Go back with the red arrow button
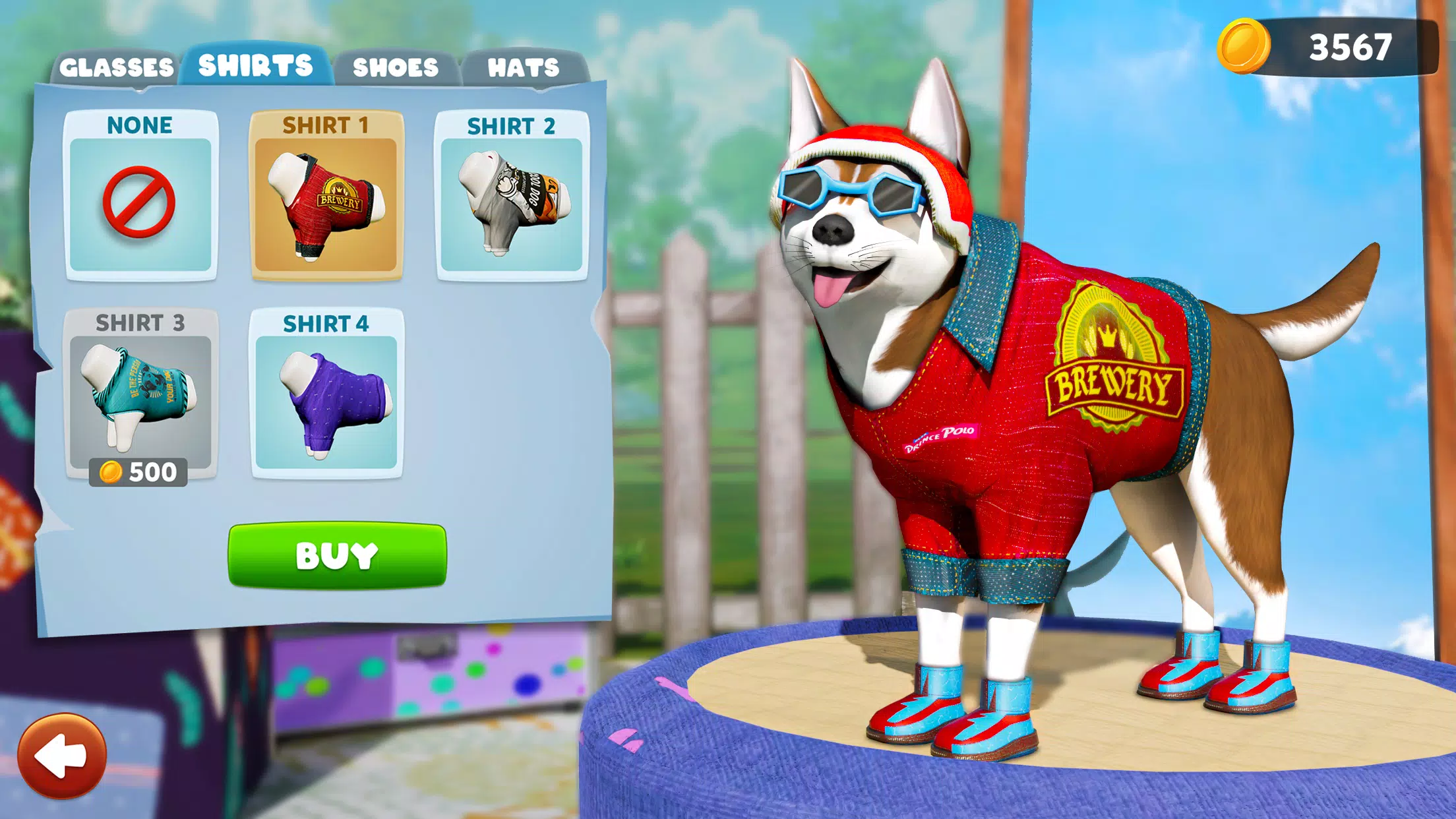Screen dimensions: 1456x819 (x=62, y=756)
